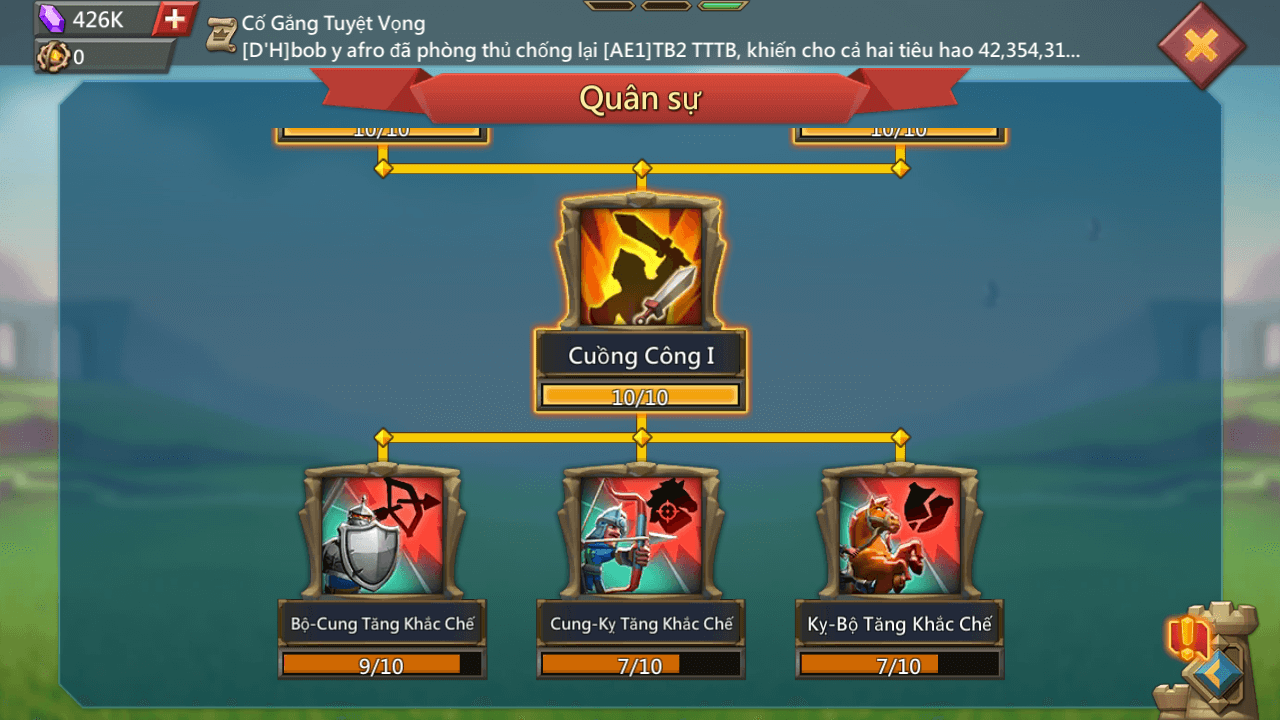Choose the Cung-Kỵ Tăng Khắc Chế research

point(641,537)
